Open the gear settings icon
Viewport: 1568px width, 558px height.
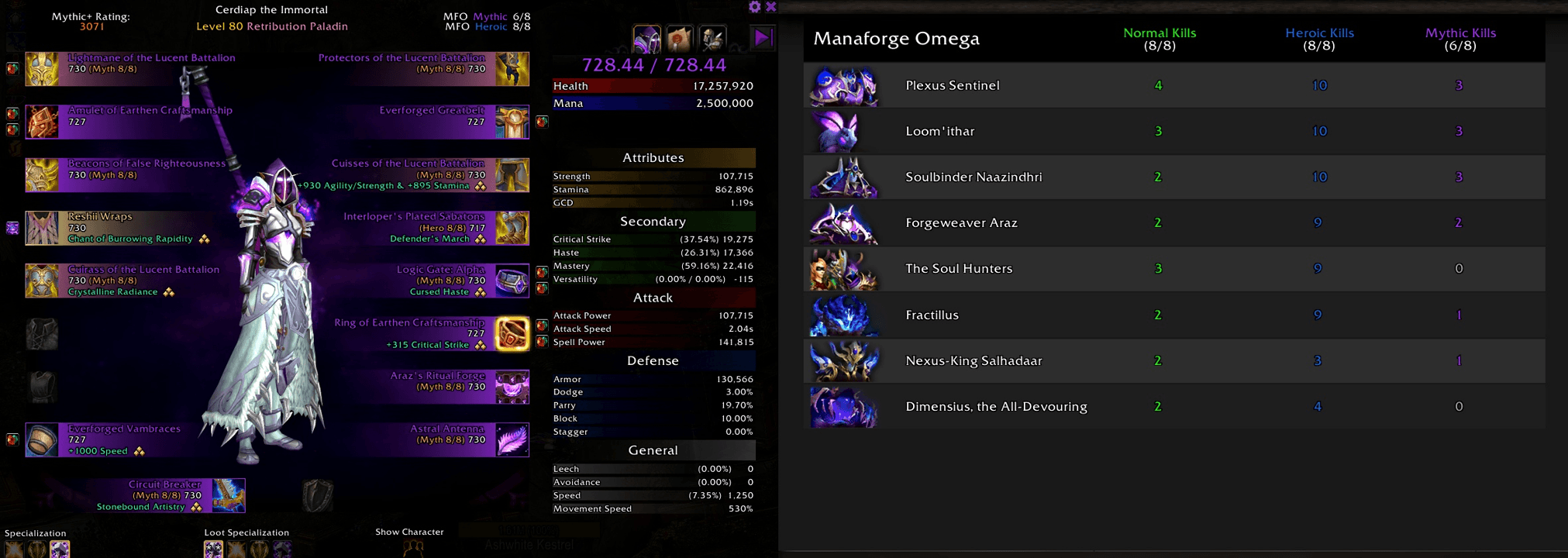click(755, 7)
